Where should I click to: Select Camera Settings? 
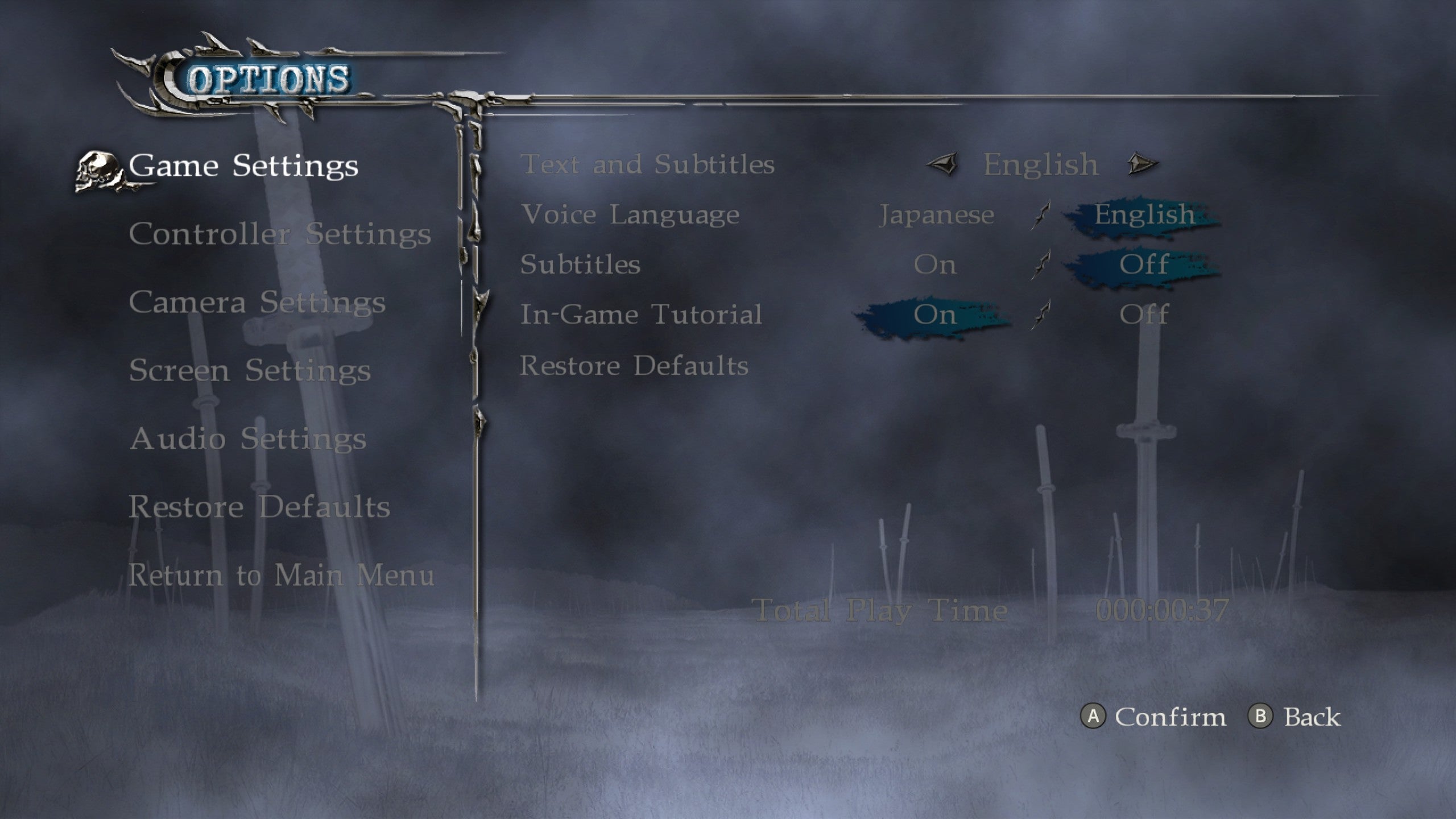pyautogui.click(x=259, y=303)
